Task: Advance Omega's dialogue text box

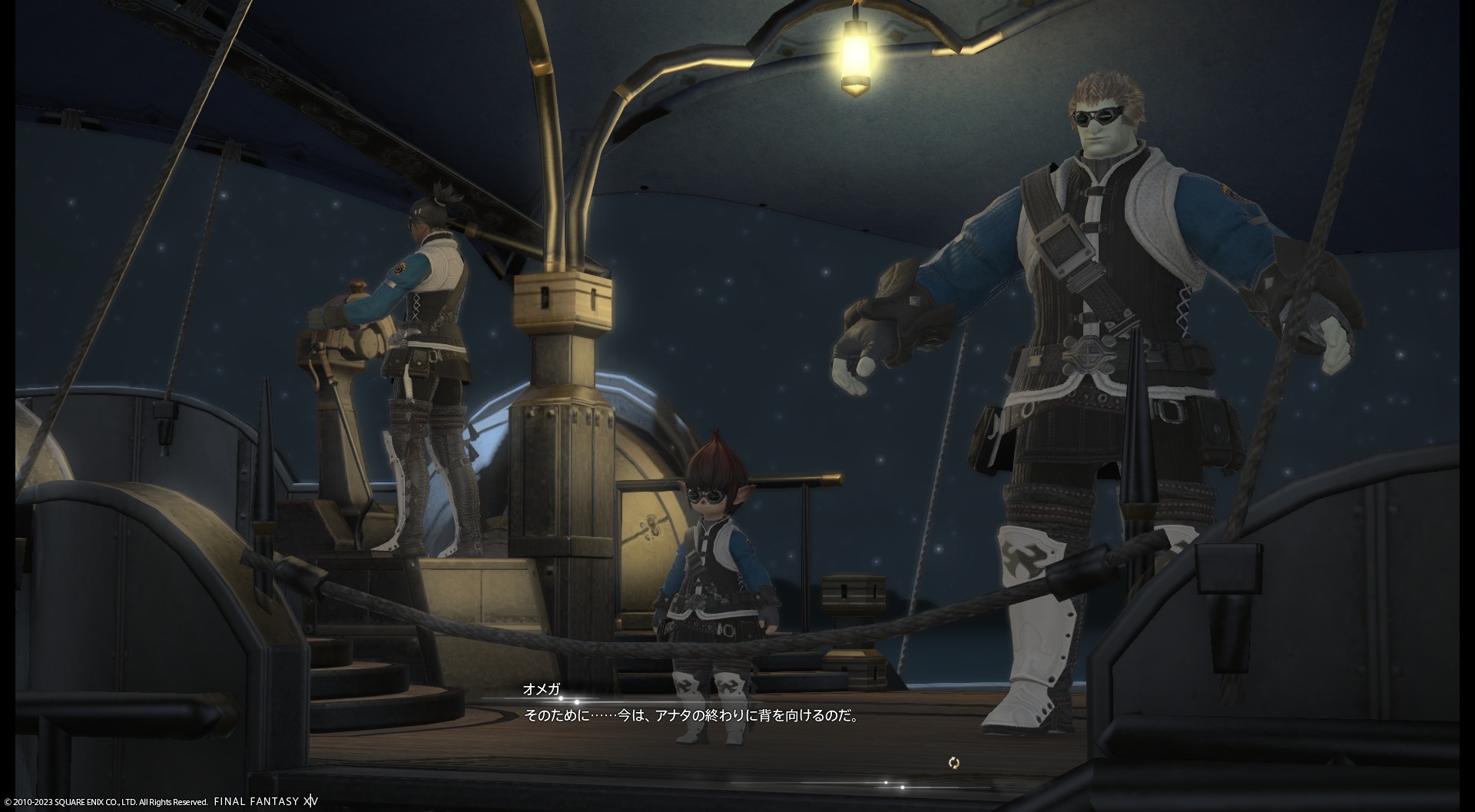Action: [691, 716]
